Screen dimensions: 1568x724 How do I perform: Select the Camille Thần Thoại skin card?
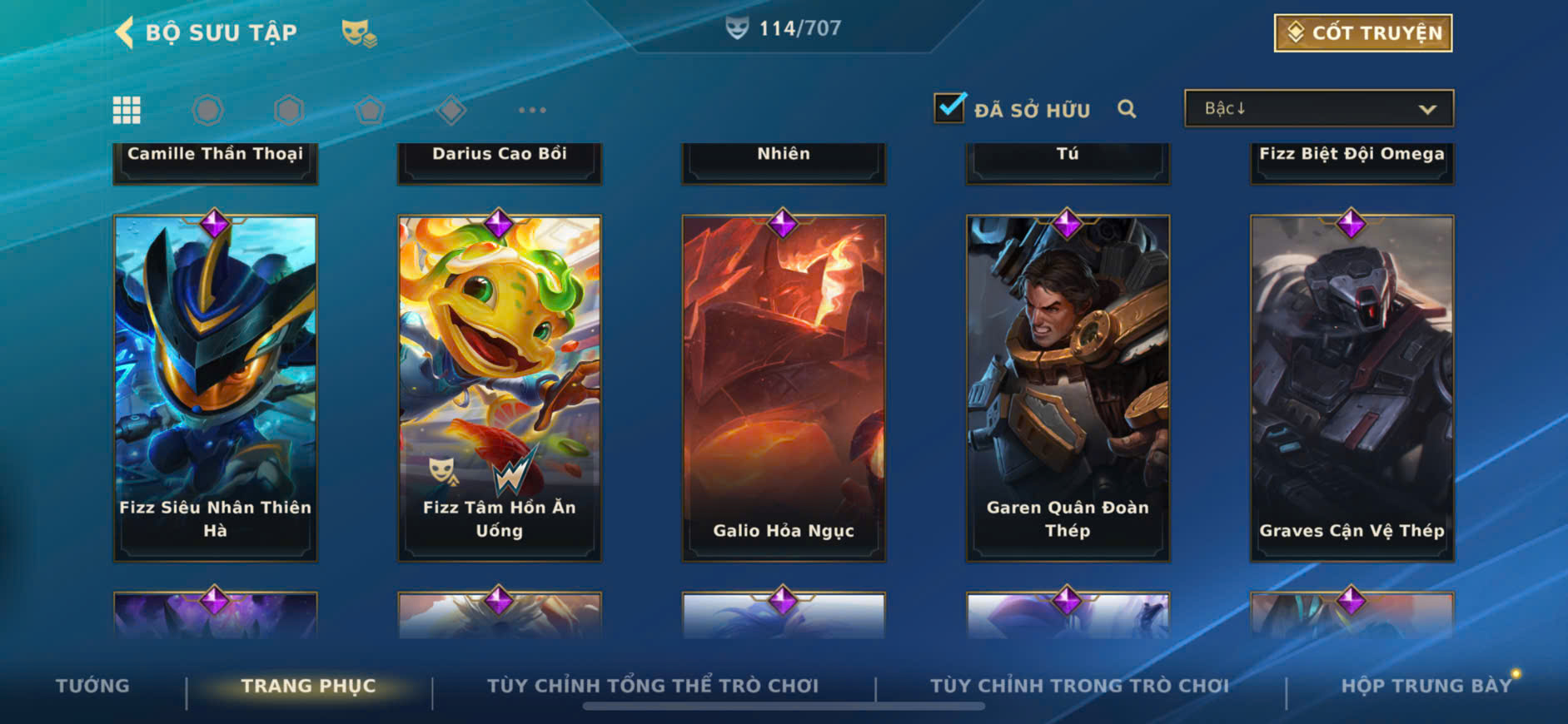point(216,161)
